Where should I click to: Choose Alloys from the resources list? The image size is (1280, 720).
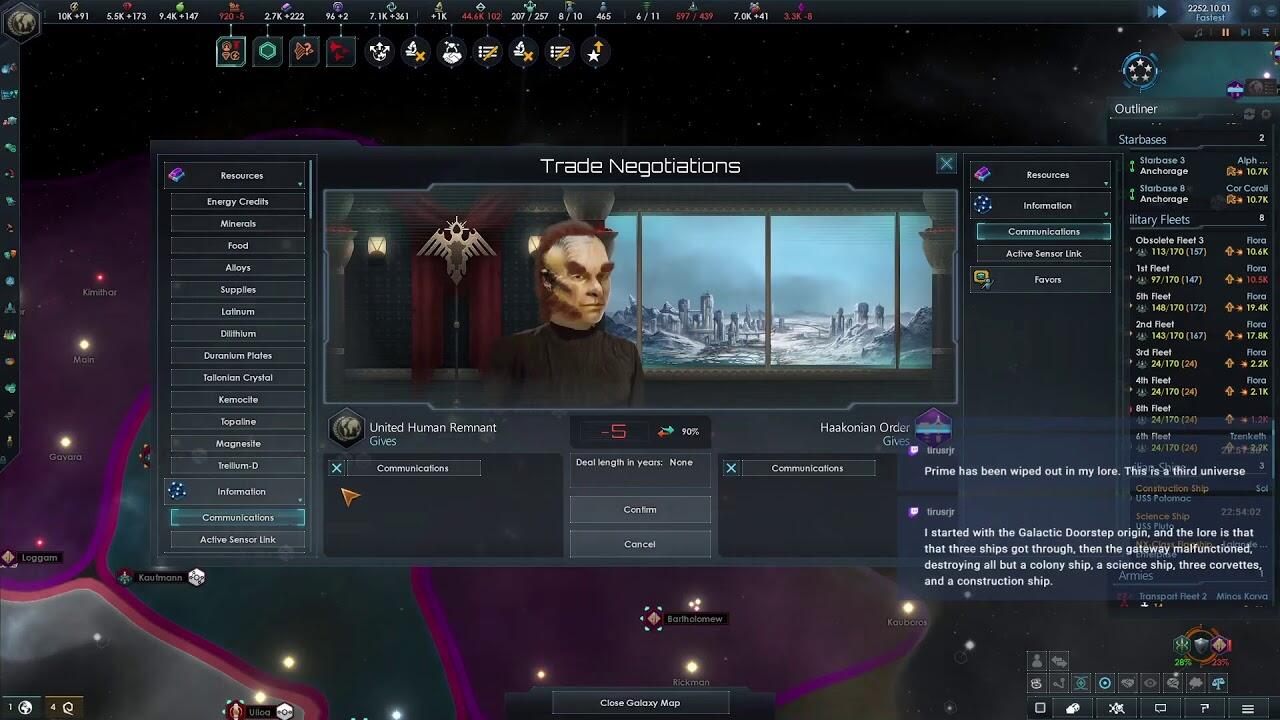click(238, 267)
